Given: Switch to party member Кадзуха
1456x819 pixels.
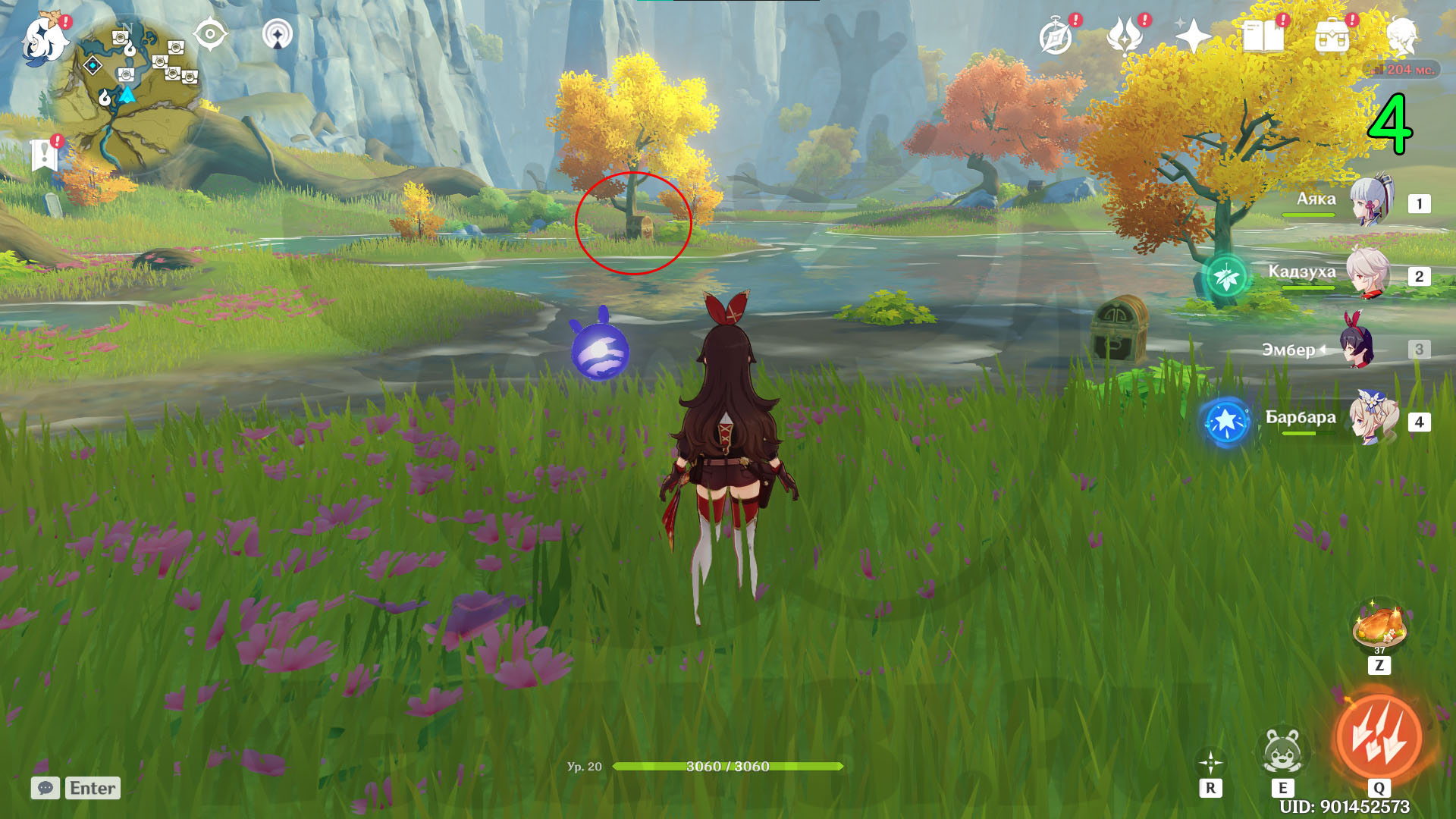Looking at the screenshot, I should [1367, 274].
